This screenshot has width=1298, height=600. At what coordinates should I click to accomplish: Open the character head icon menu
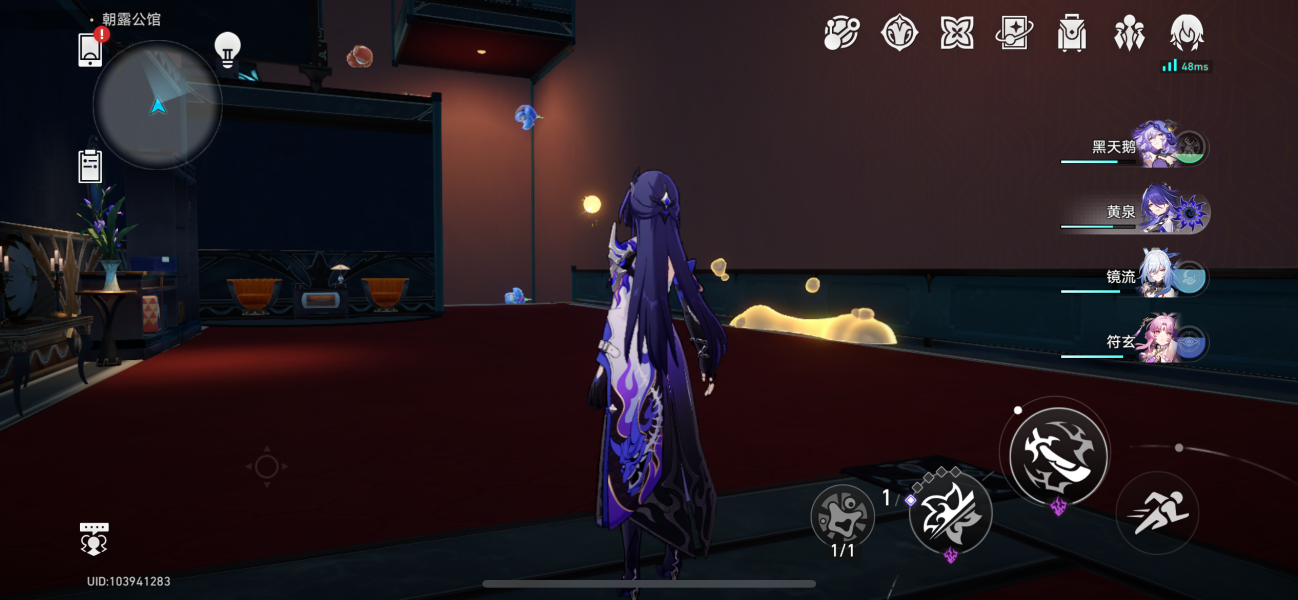point(1186,33)
